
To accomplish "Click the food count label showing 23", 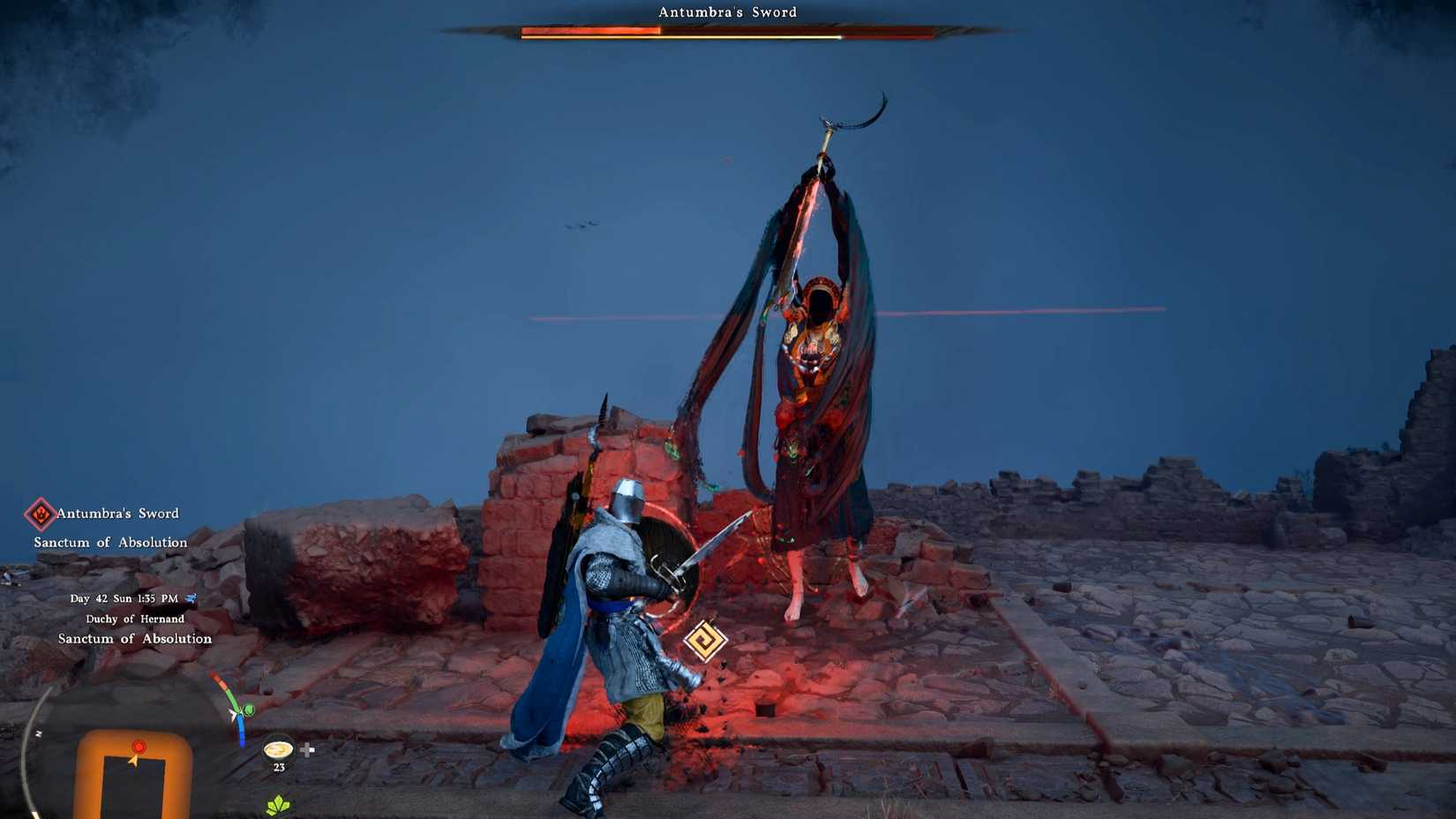I will [279, 766].
